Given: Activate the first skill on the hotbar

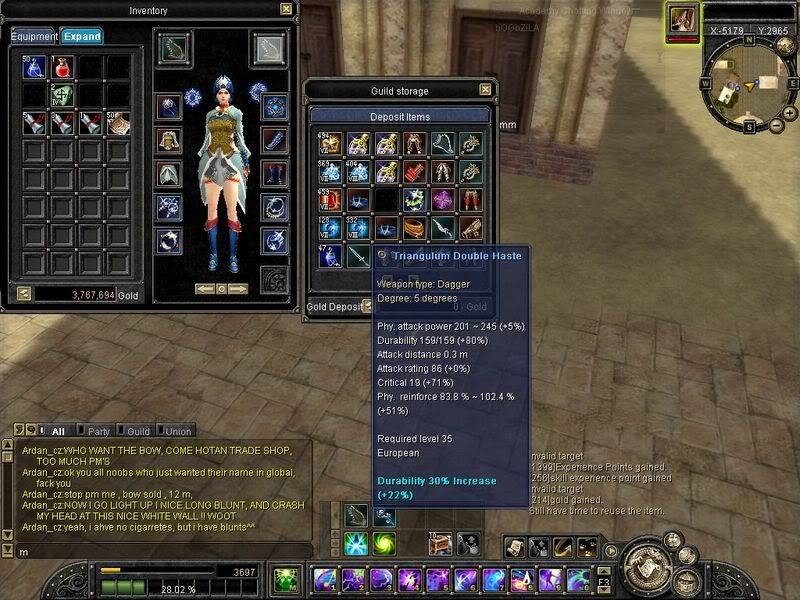Looking at the screenshot, I should click(x=323, y=579).
